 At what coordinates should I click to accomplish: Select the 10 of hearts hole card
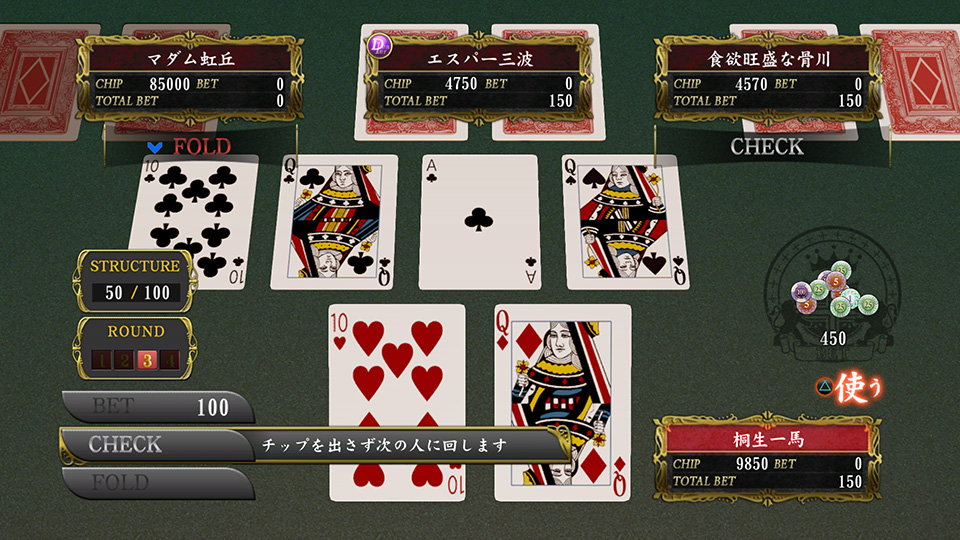397,400
